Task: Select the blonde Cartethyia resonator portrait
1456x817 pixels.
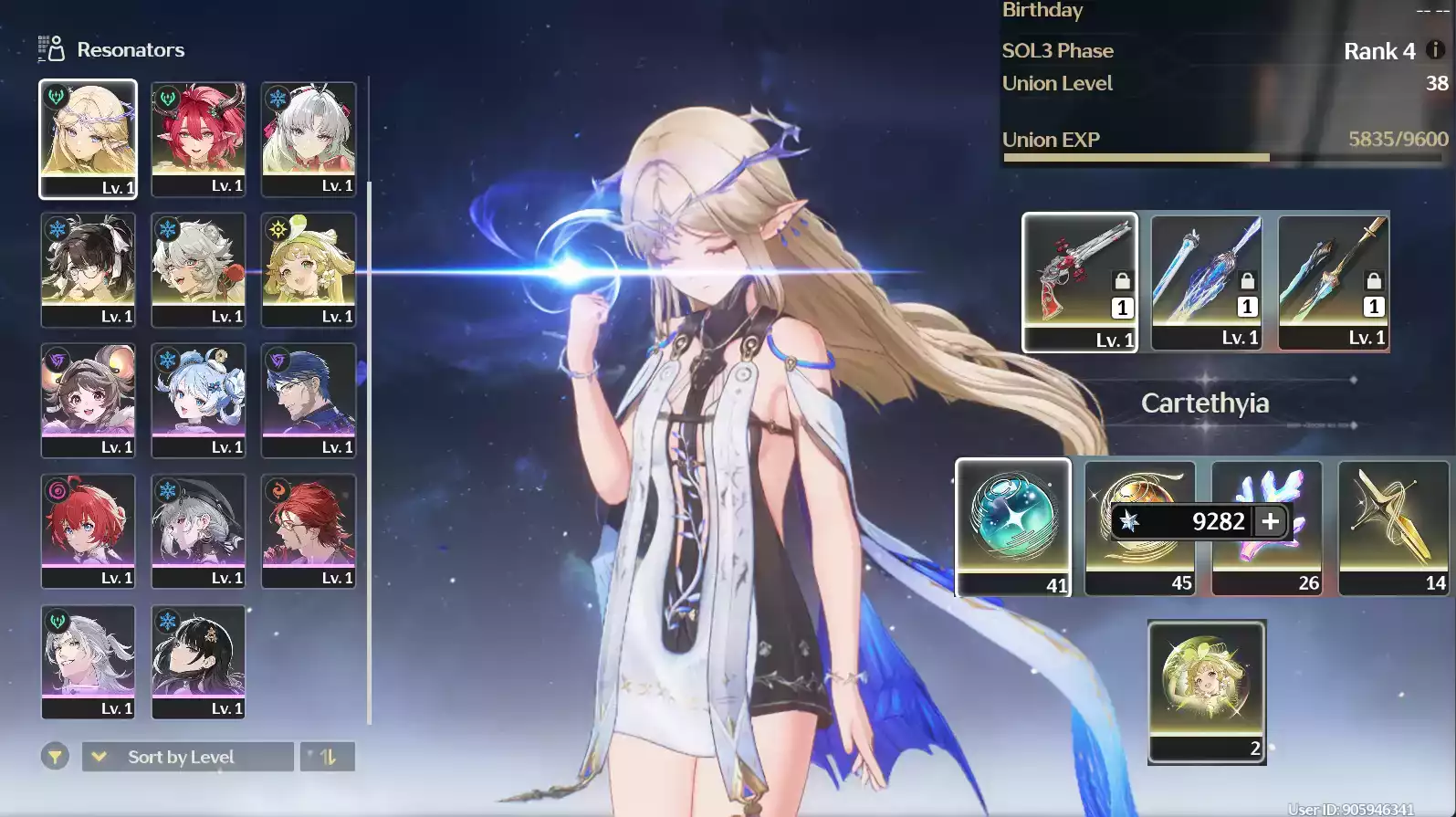Action: coord(88,138)
